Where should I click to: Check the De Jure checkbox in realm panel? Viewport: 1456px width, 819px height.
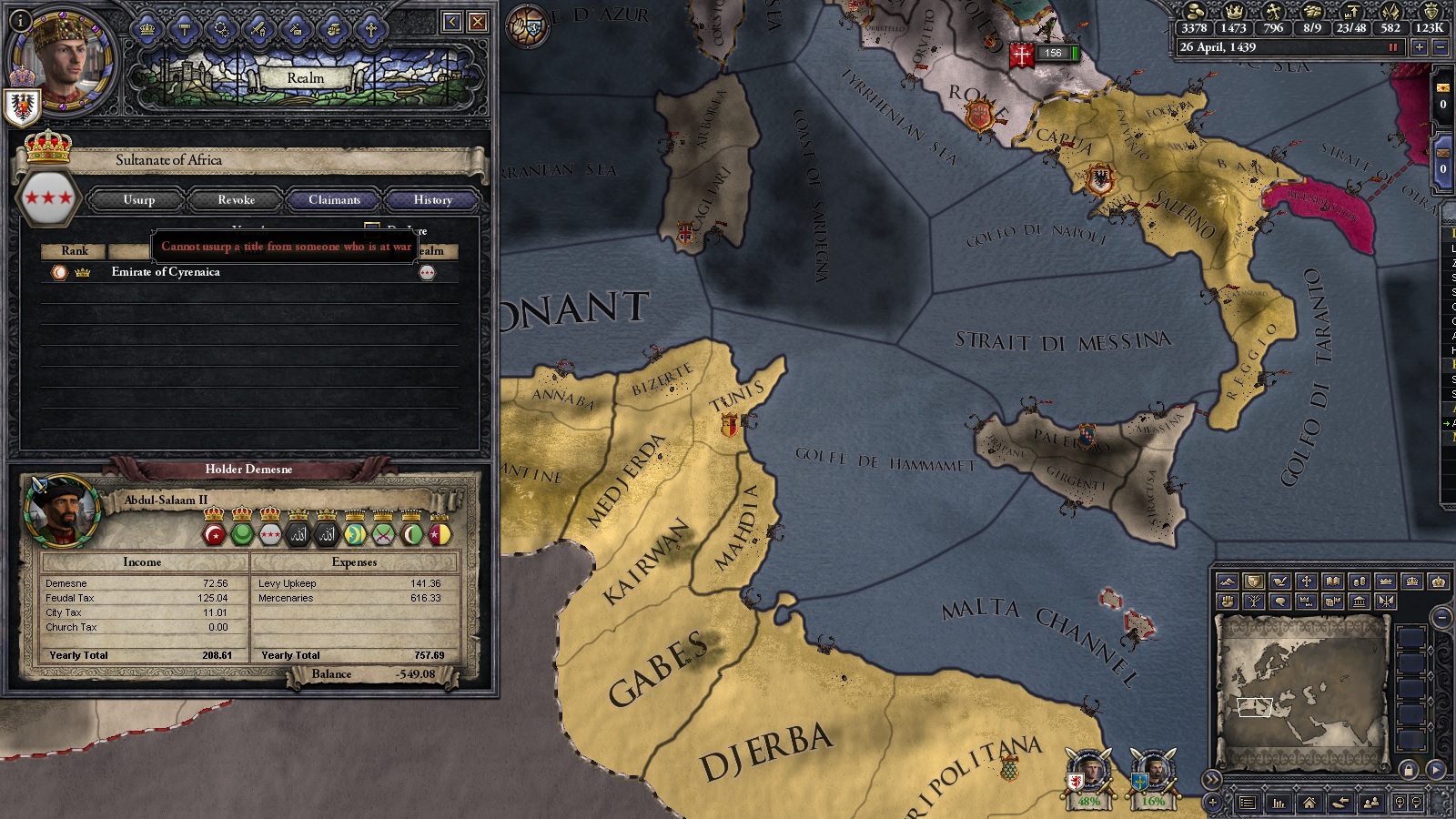[370, 225]
